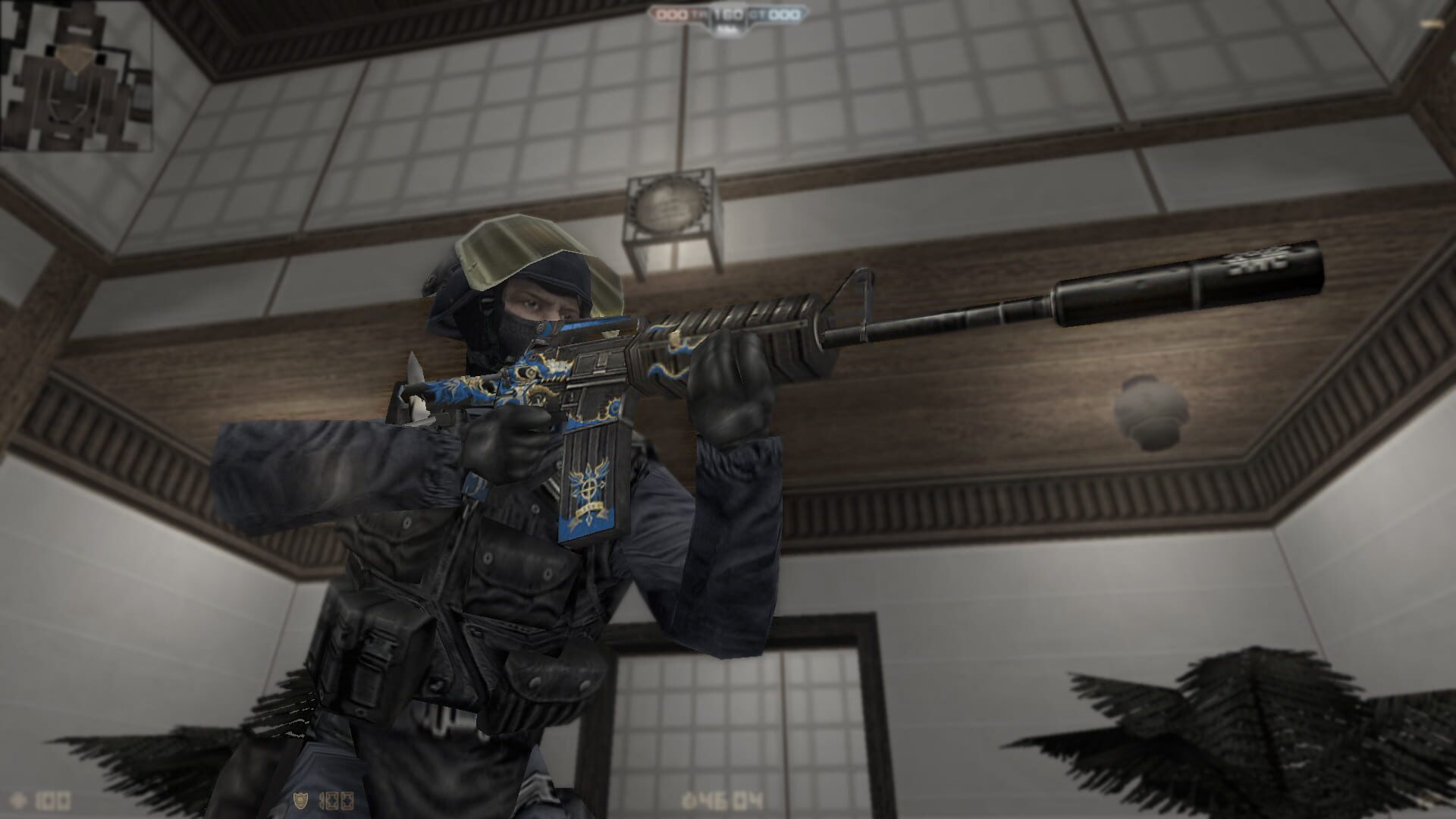Click the bomb emblem under the round timer
Viewport: 1456px width, 819px height.
click(729, 29)
